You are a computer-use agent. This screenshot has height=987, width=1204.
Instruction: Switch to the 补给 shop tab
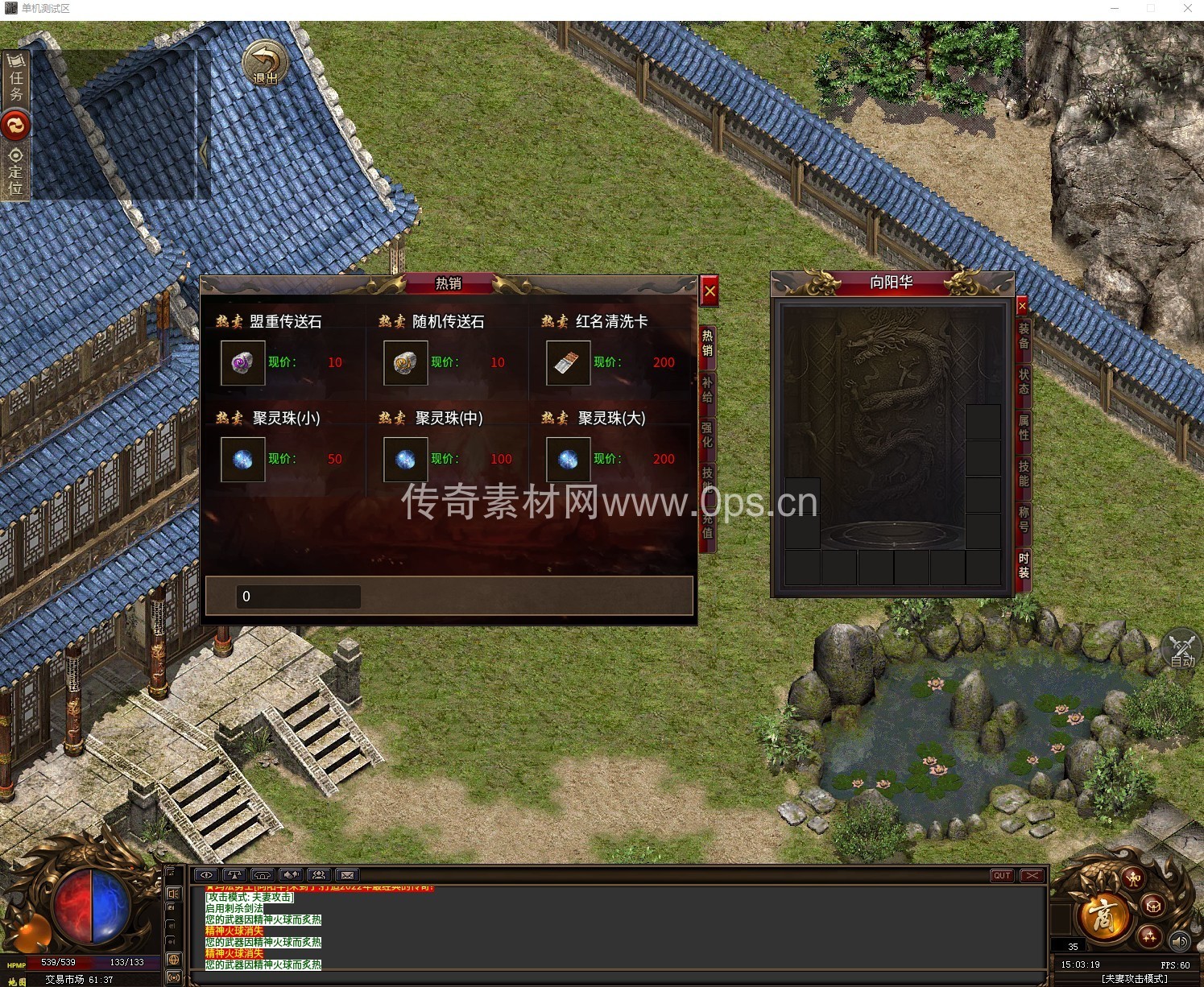pos(707,390)
